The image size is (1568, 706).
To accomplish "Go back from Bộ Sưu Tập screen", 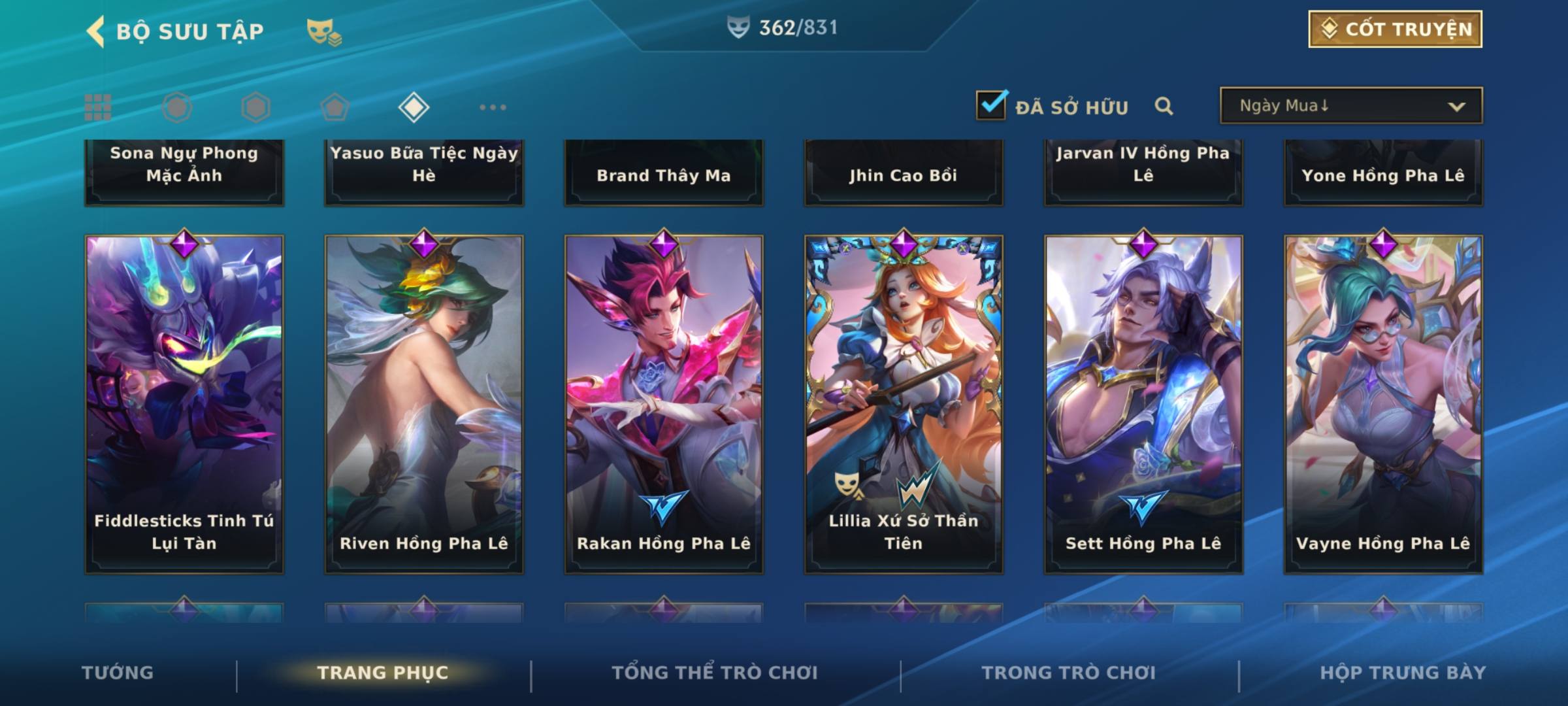I will (96, 31).
